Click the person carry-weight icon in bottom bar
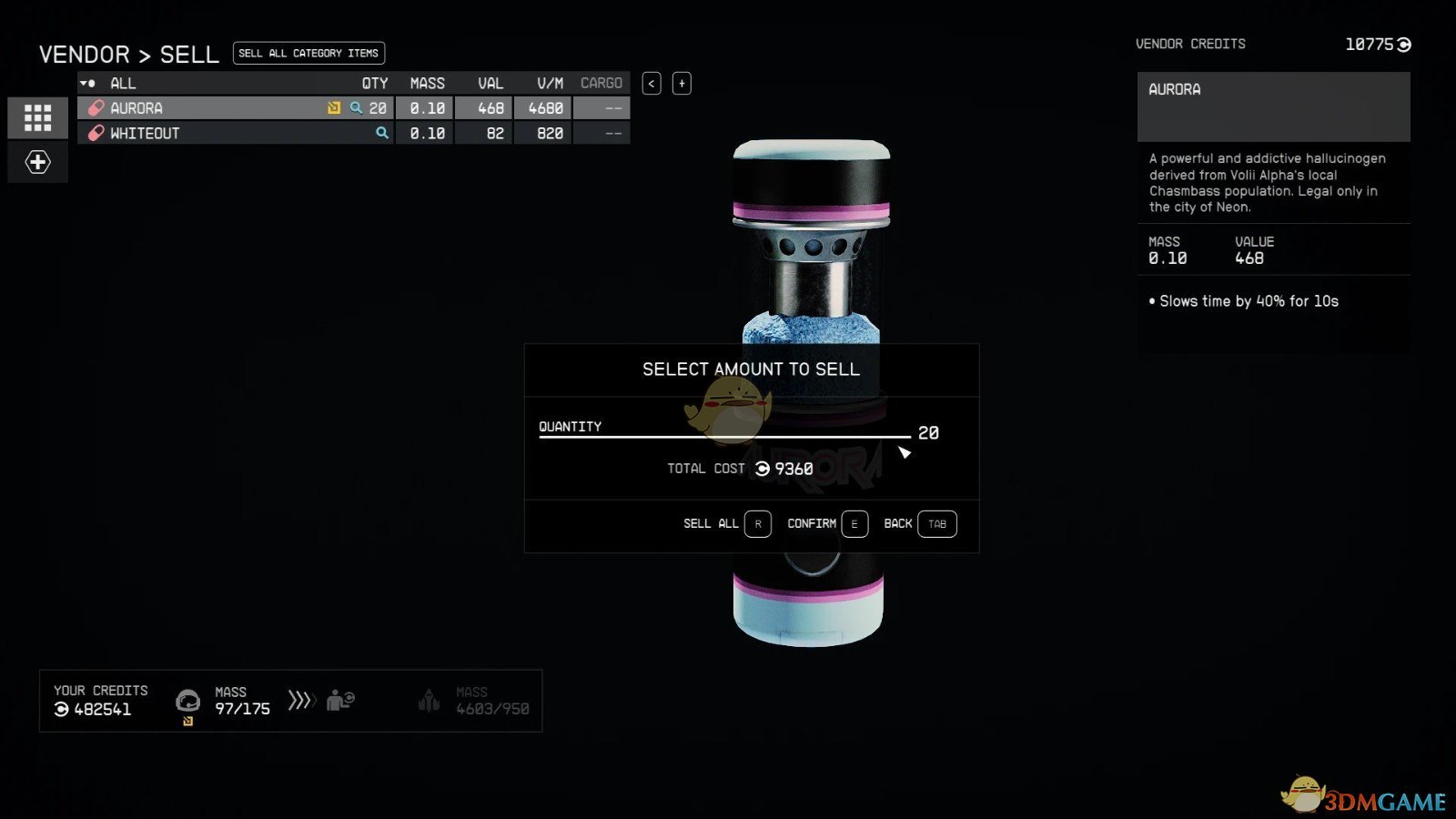The image size is (1456, 819). pos(339,700)
